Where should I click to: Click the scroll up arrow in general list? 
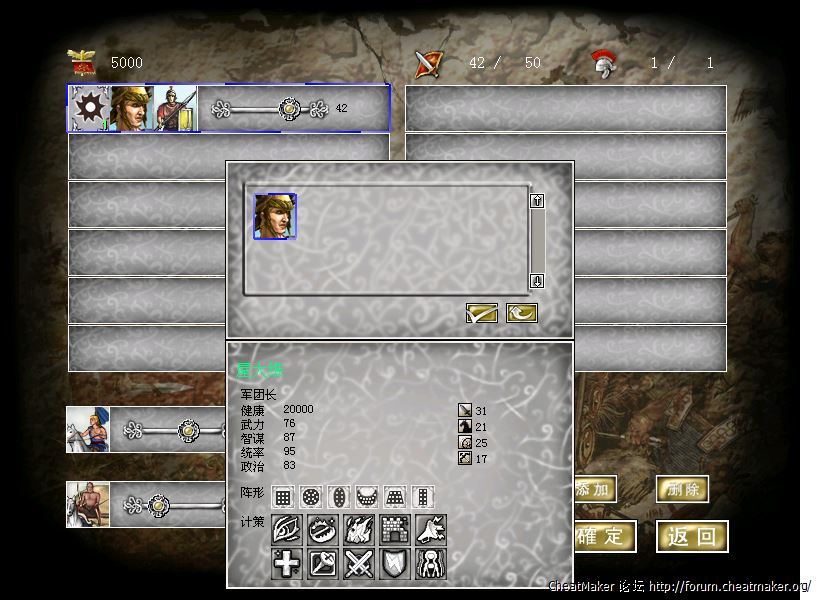pos(537,201)
